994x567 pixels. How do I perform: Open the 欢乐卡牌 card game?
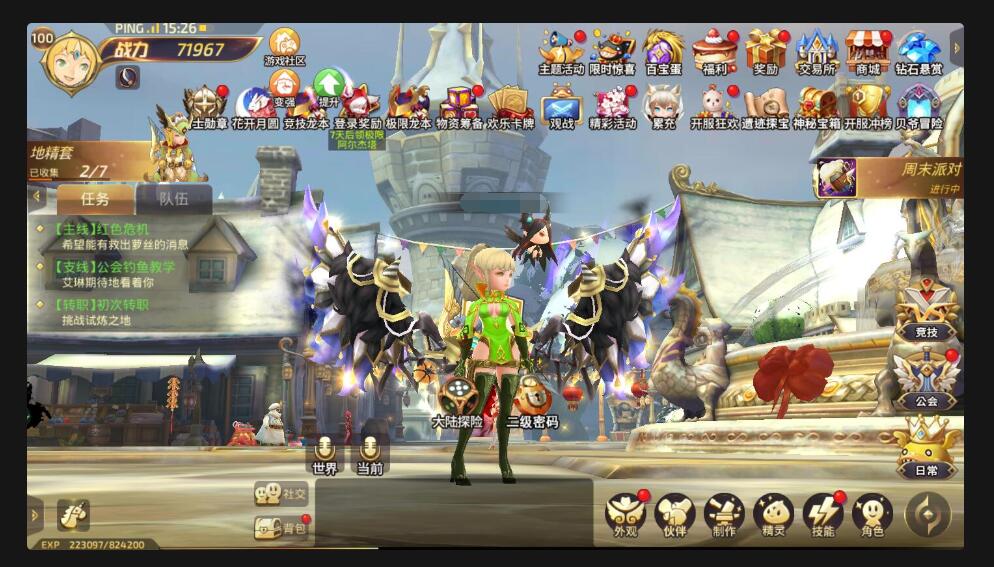click(x=509, y=105)
